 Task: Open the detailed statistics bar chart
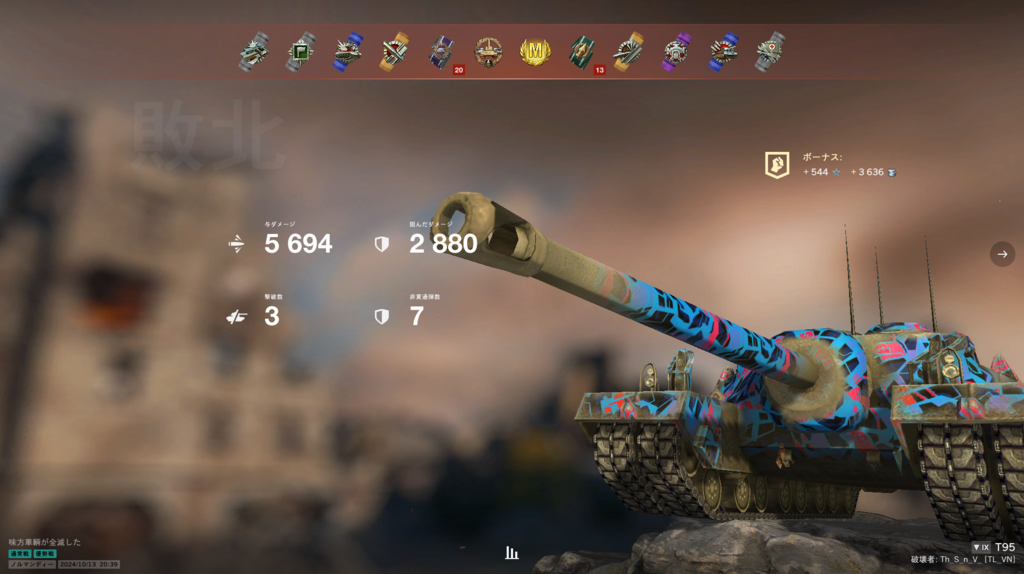tap(512, 552)
